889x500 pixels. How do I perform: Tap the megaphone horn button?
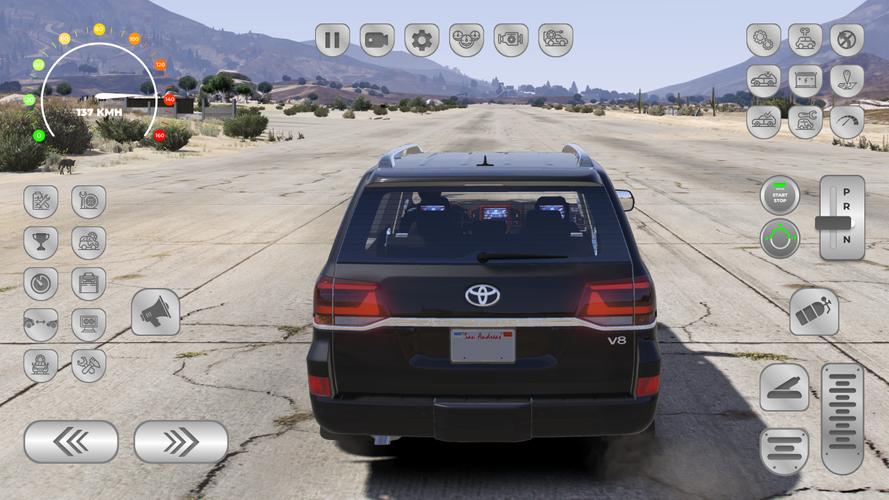[155, 313]
